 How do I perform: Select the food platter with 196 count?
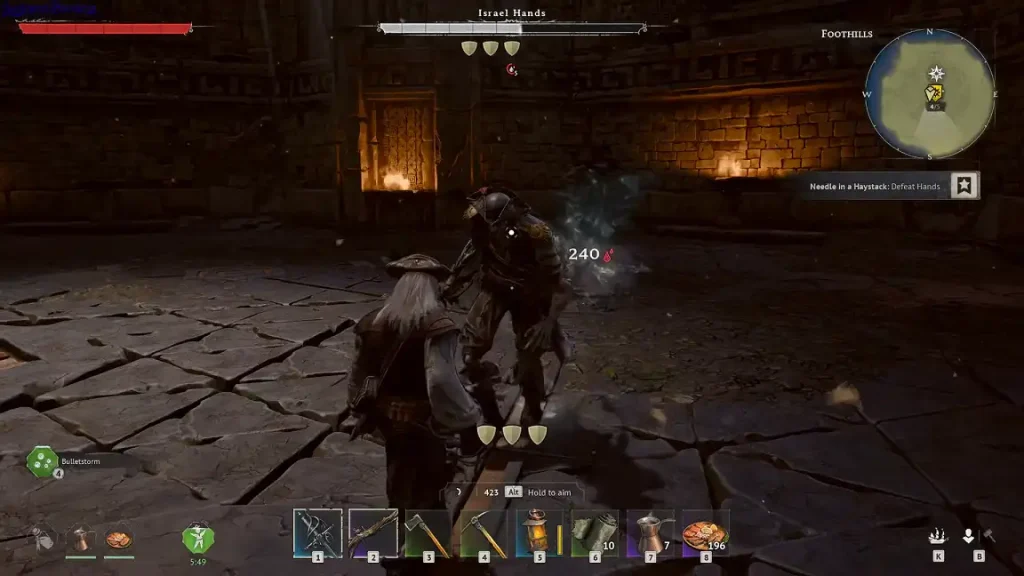(x=704, y=532)
